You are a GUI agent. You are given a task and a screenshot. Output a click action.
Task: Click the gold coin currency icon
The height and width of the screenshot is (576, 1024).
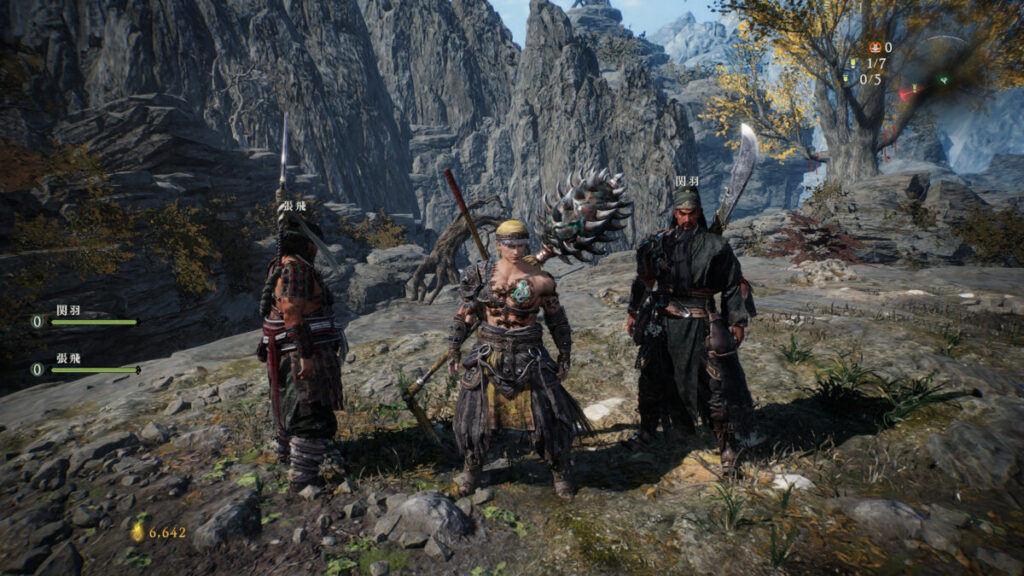(x=137, y=531)
